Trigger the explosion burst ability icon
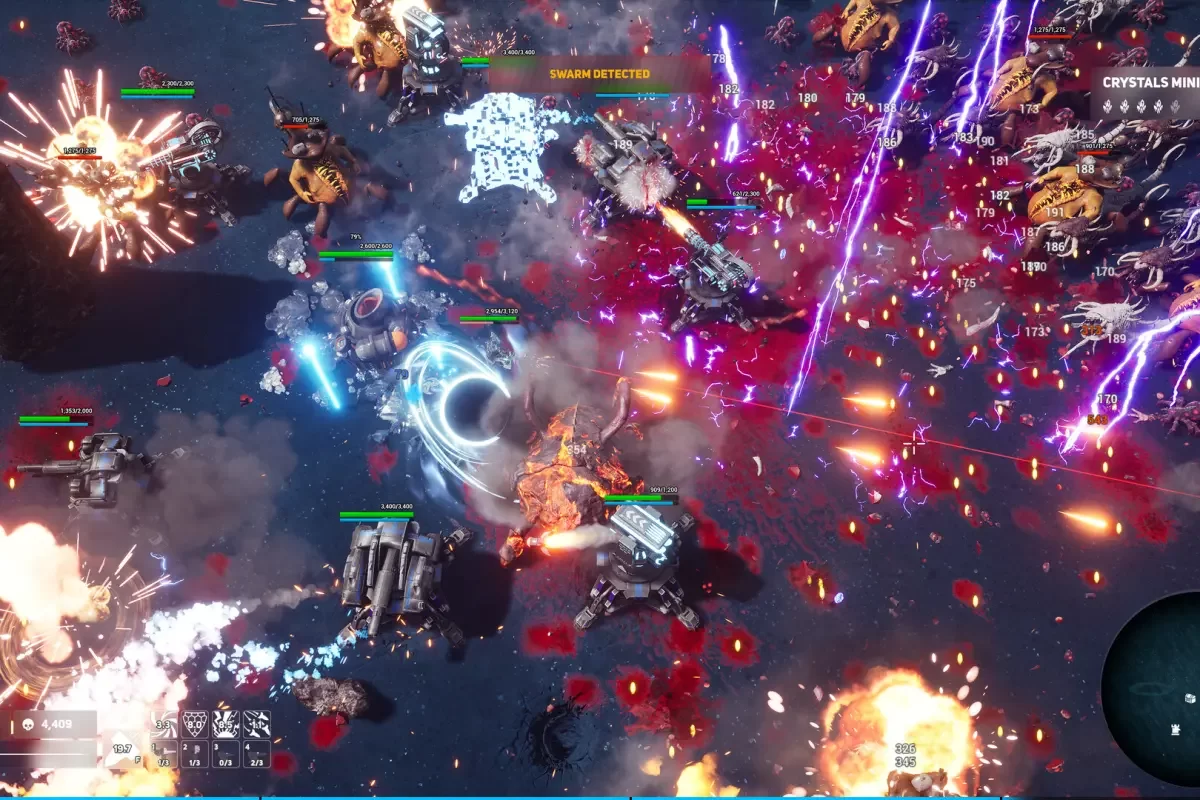The height and width of the screenshot is (800, 1200). [225, 724]
